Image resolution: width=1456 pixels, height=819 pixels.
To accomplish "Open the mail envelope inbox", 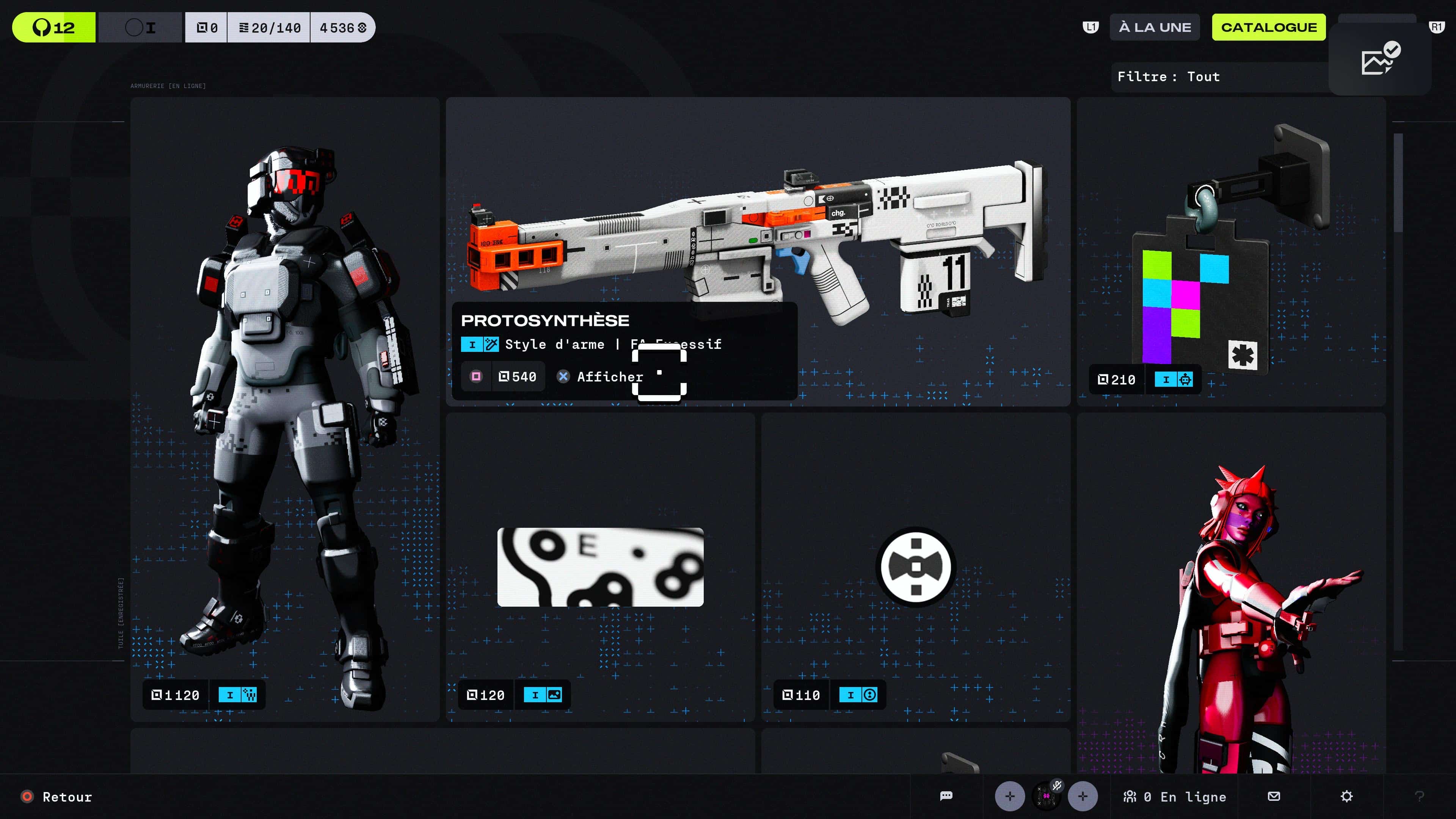I will coord(1274,796).
